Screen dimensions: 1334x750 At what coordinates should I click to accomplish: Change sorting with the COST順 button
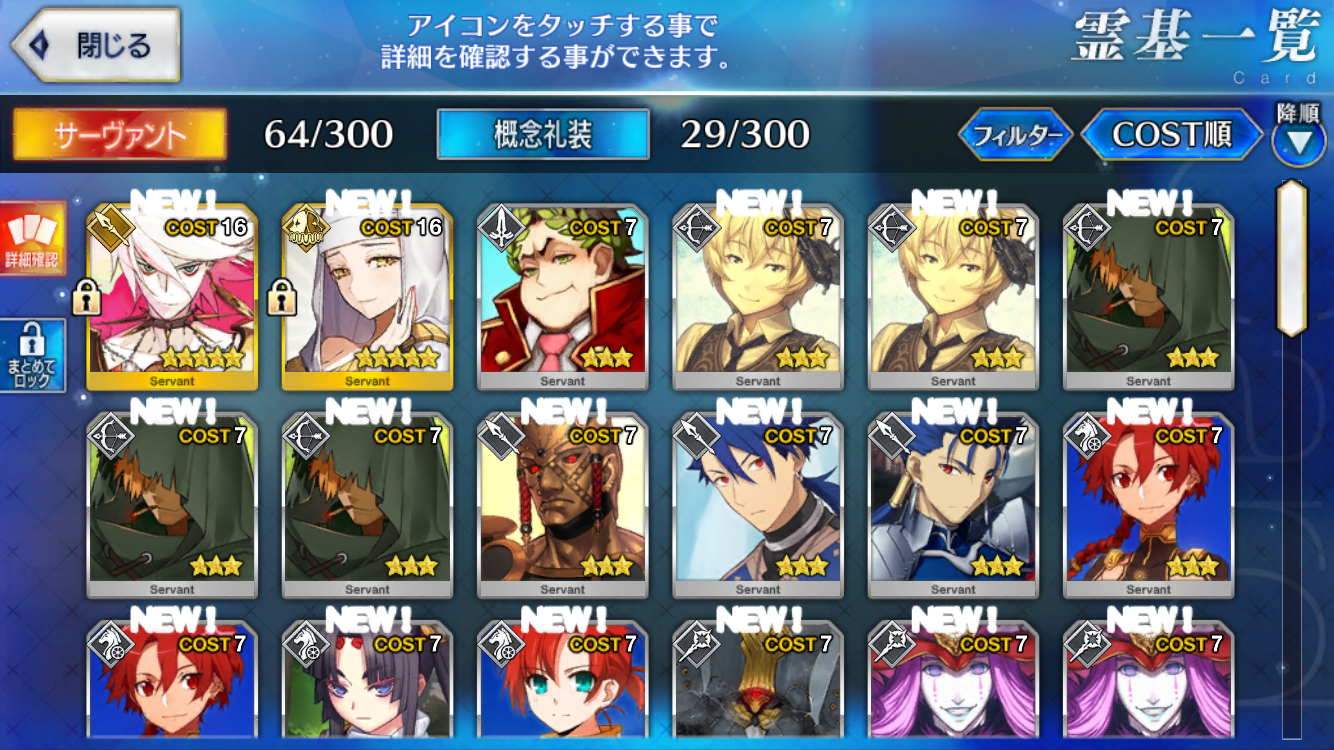click(x=1171, y=135)
